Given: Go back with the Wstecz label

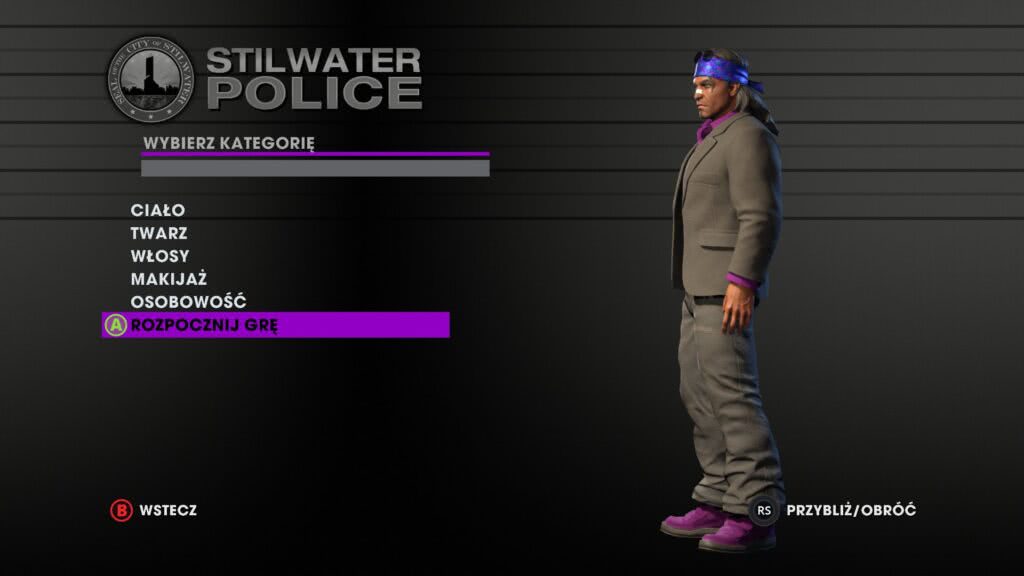Looking at the screenshot, I should pyautogui.click(x=168, y=510).
